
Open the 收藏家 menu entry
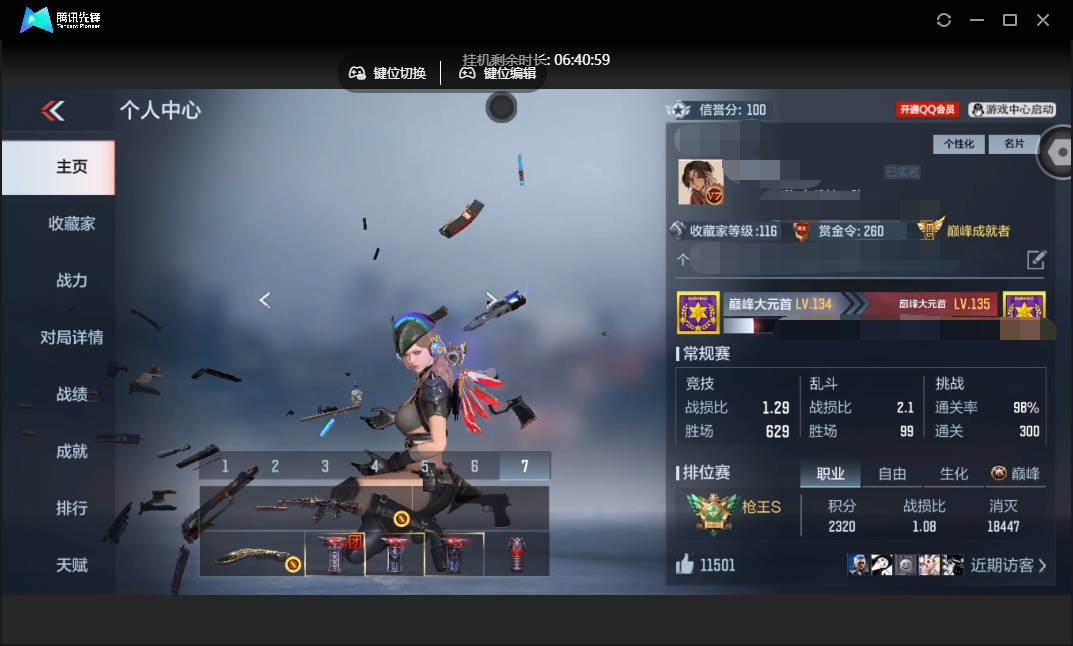pos(71,223)
